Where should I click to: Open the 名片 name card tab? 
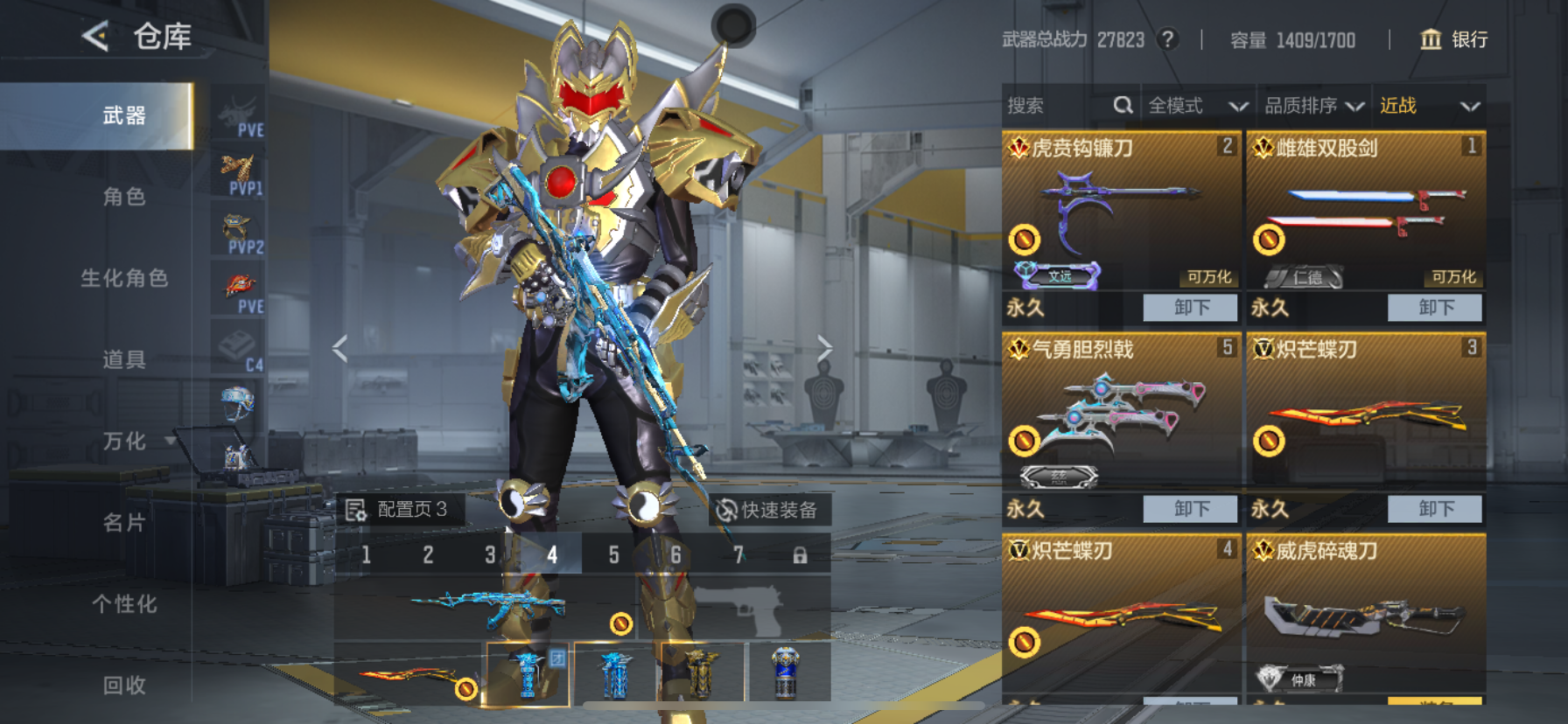(x=124, y=523)
